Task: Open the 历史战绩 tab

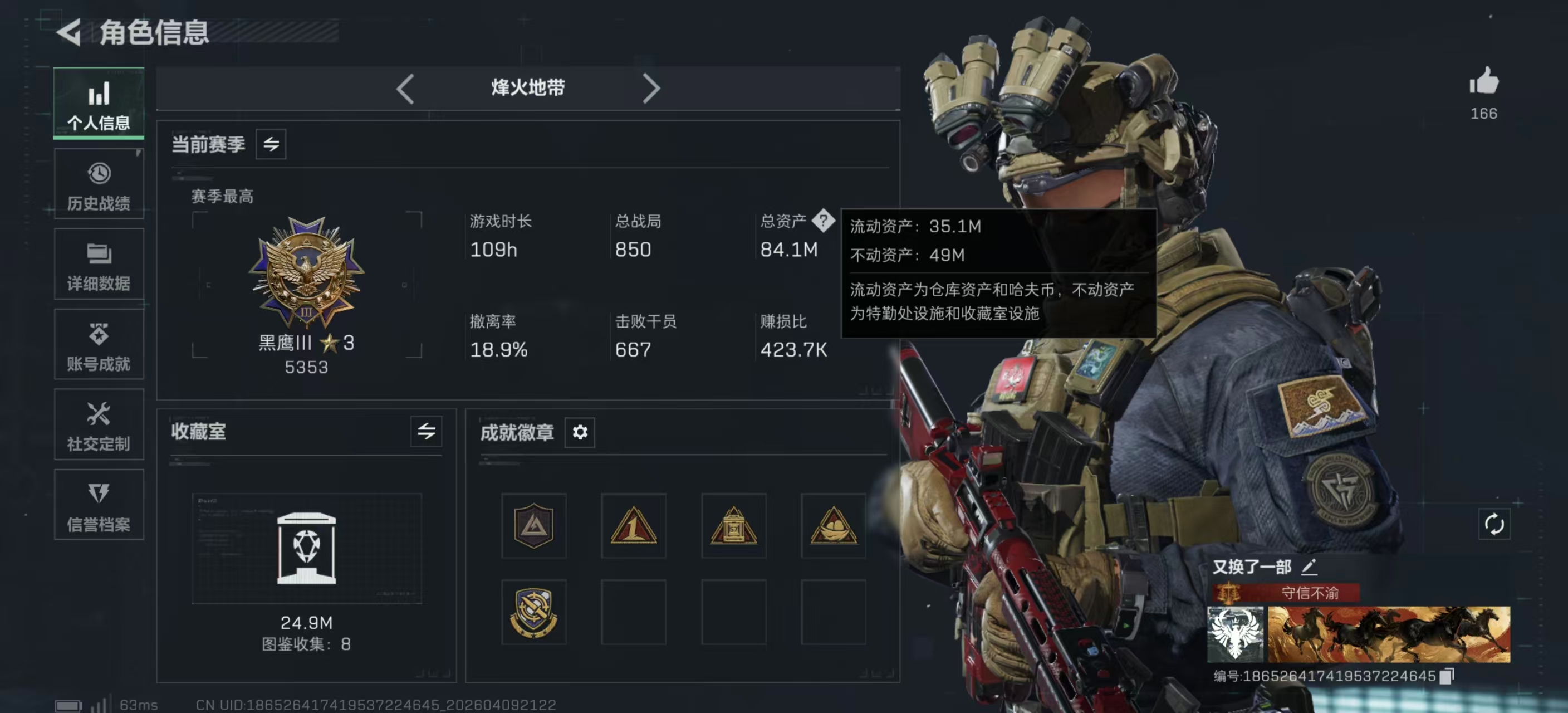Action: tap(99, 184)
